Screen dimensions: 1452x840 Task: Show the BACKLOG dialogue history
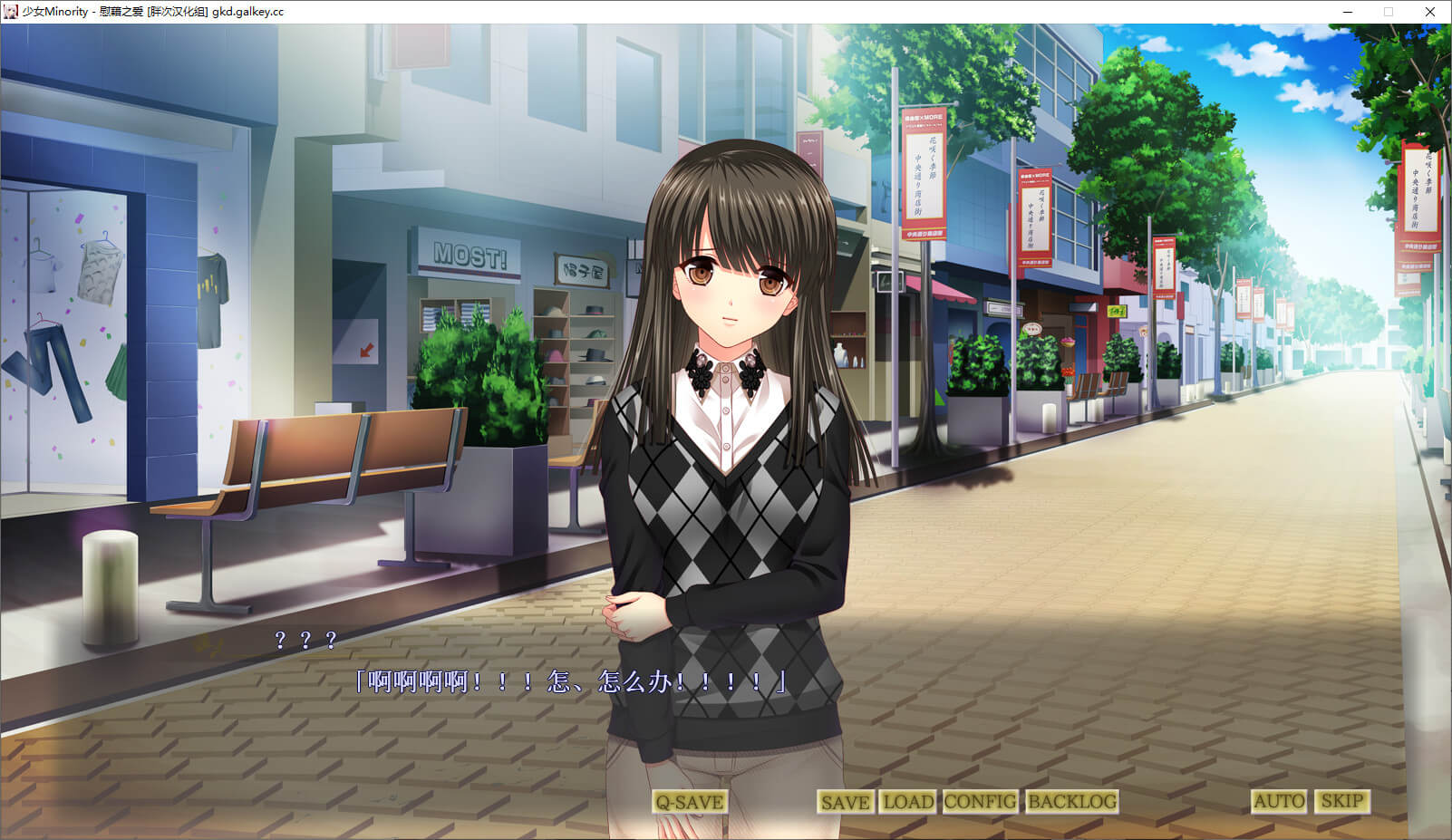1071,802
